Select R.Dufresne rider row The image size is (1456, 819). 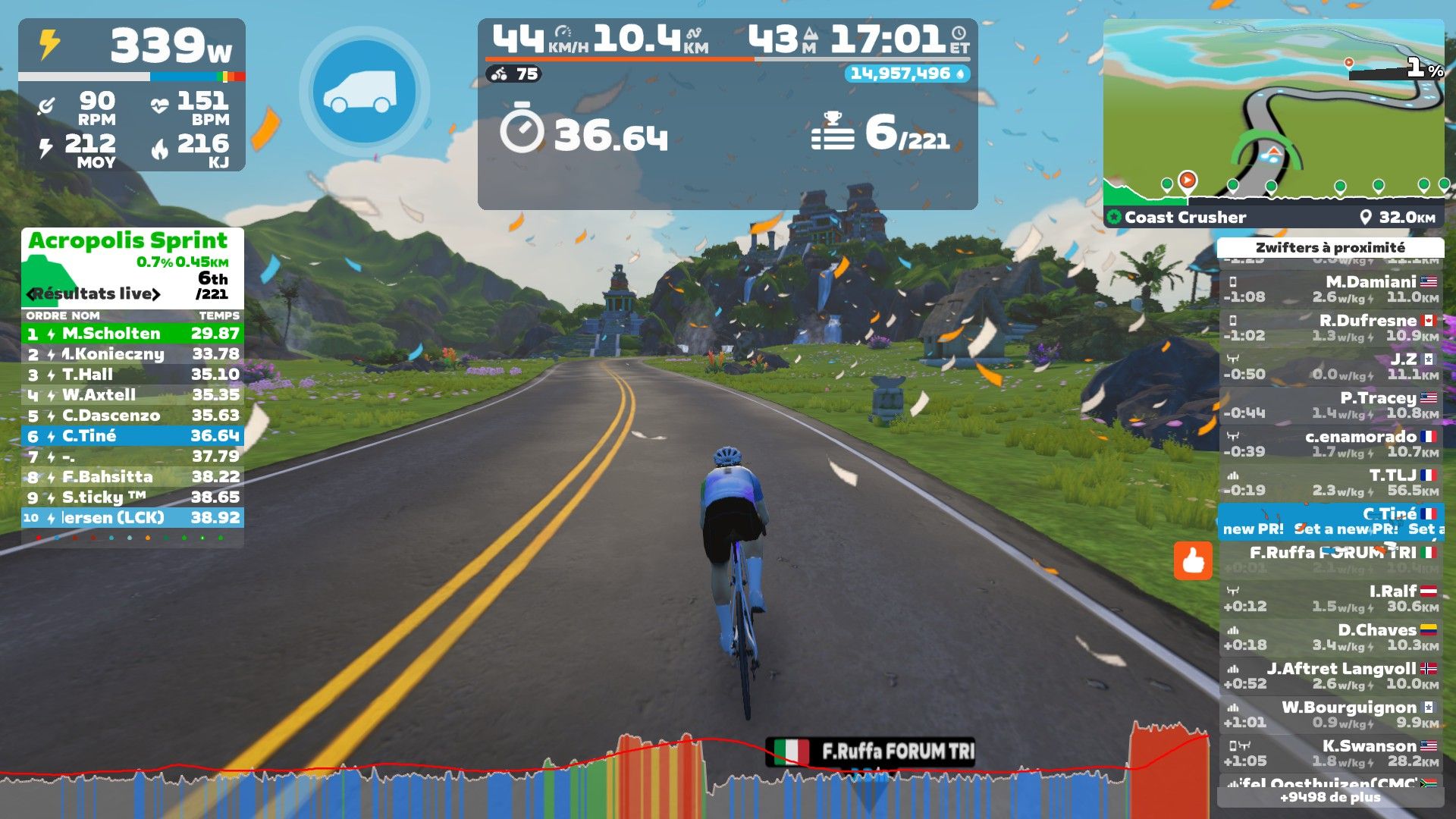tap(1330, 328)
